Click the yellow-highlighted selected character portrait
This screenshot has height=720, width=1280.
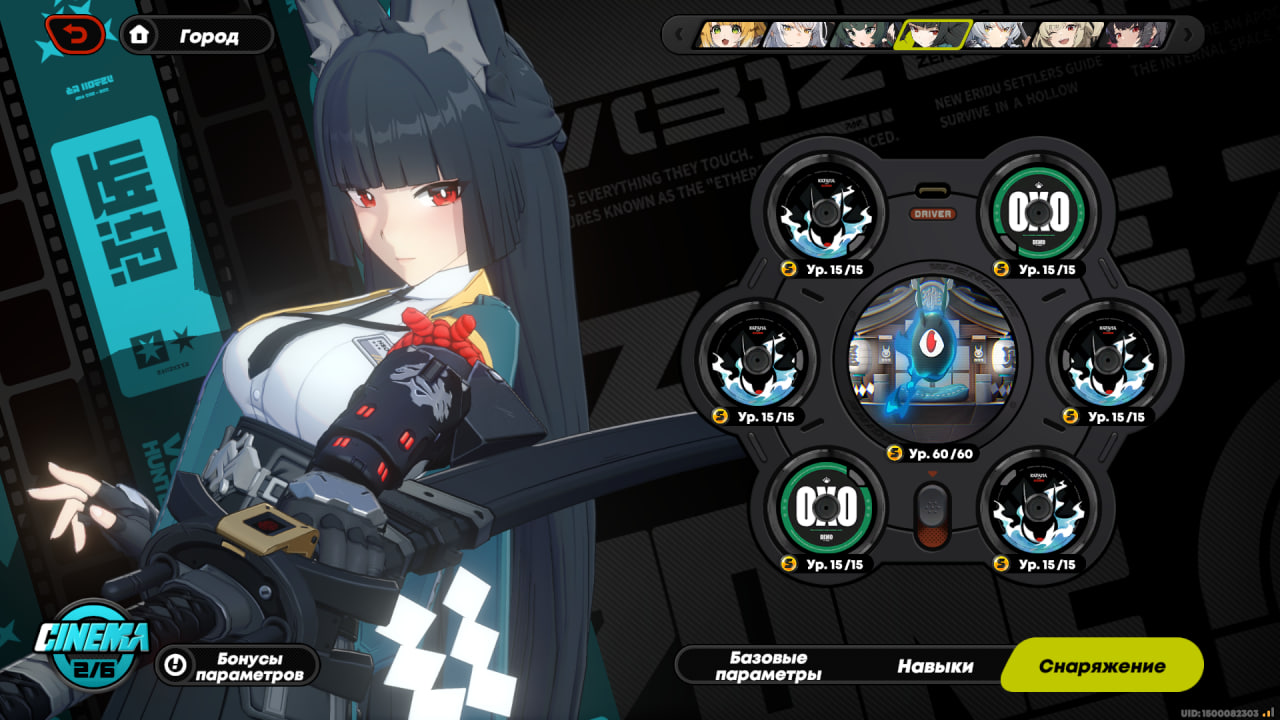[x=931, y=35]
